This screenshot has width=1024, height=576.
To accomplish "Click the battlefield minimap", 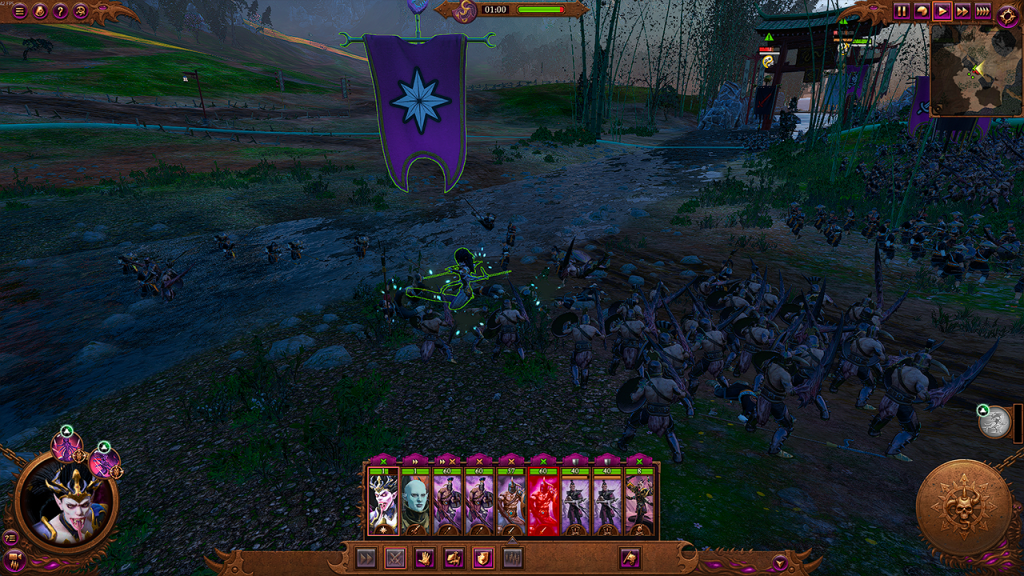I will tap(976, 70).
